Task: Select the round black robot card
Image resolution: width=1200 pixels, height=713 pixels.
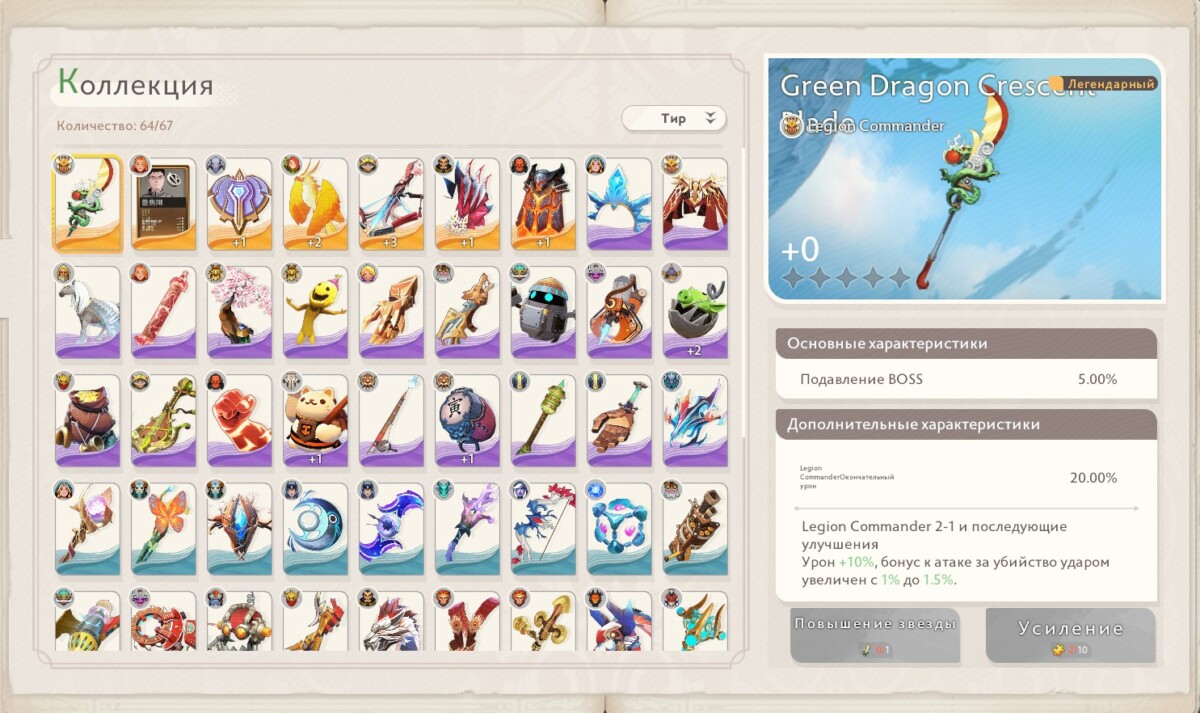Action: pos(543,311)
